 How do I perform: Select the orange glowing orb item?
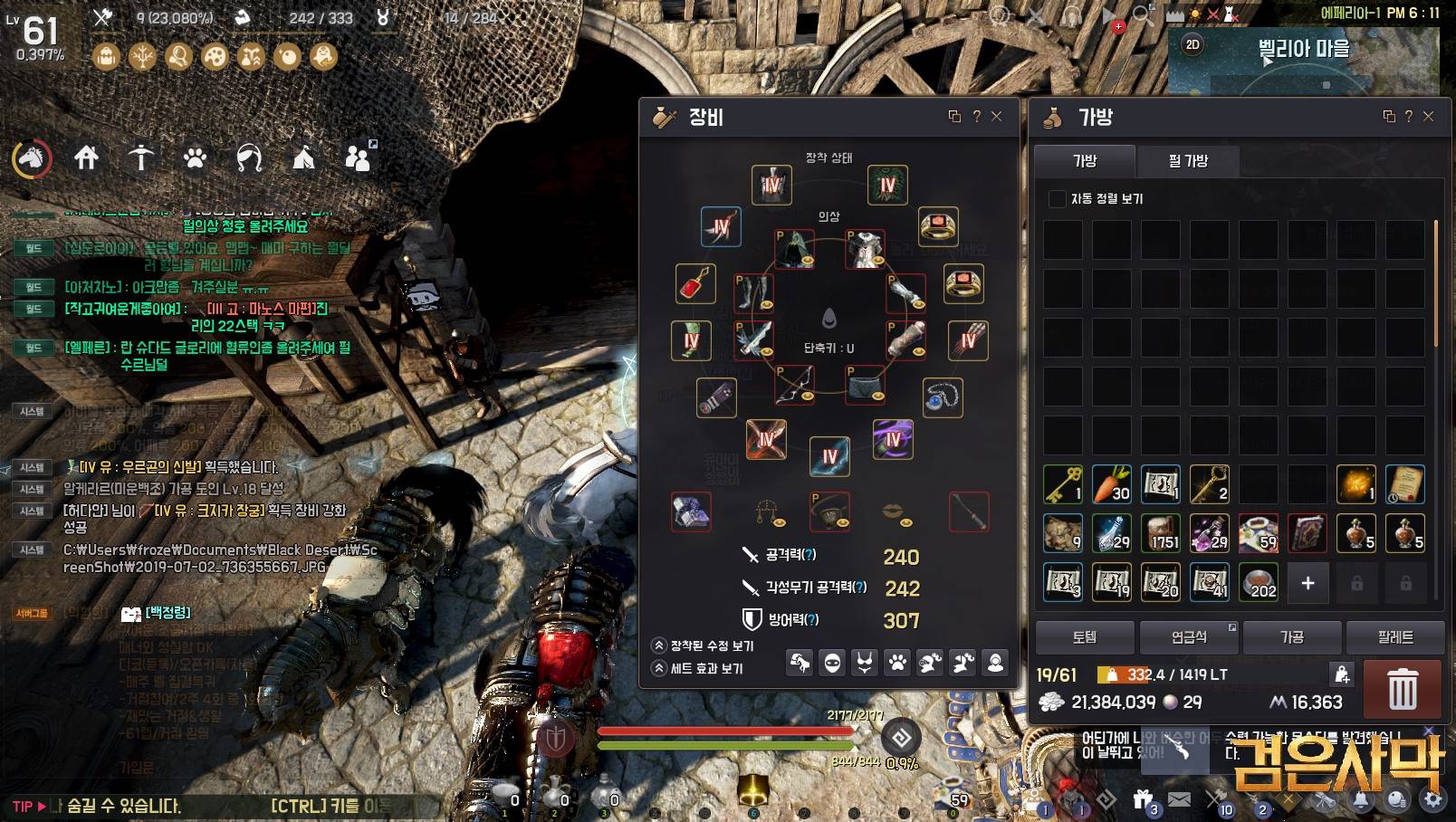click(x=1356, y=484)
